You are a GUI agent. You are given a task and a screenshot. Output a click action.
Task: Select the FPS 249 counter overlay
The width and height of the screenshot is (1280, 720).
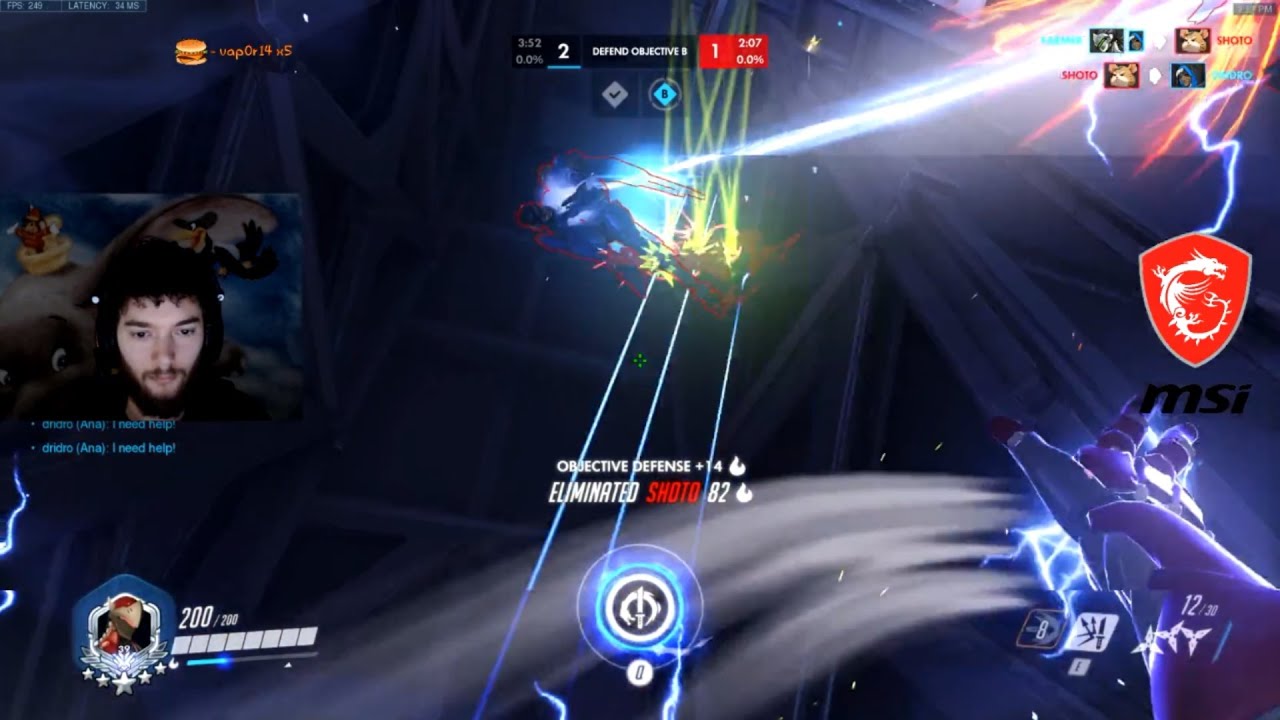tap(27, 7)
